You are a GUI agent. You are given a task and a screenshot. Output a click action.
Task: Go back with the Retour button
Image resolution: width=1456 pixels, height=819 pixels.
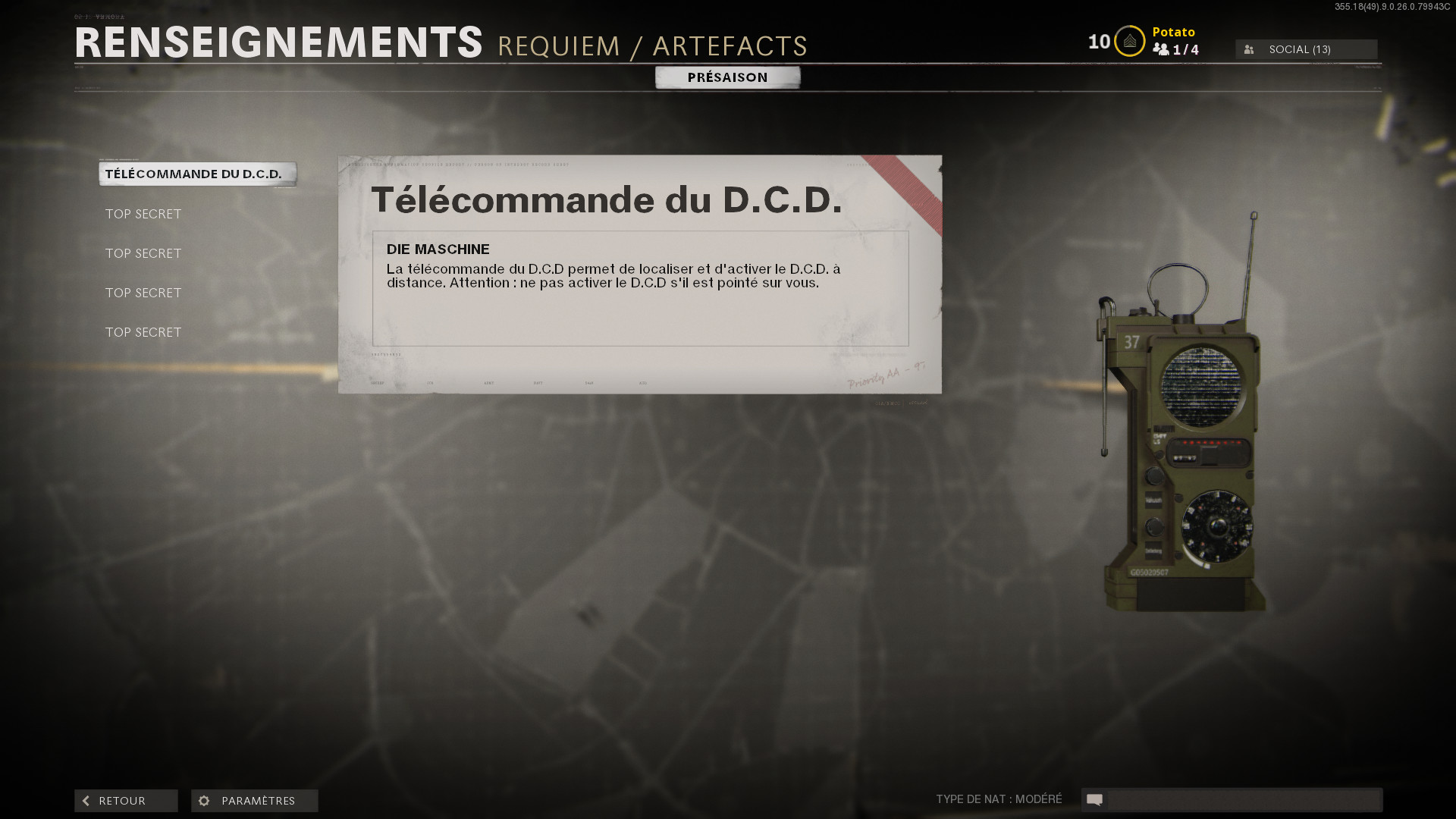(x=126, y=801)
